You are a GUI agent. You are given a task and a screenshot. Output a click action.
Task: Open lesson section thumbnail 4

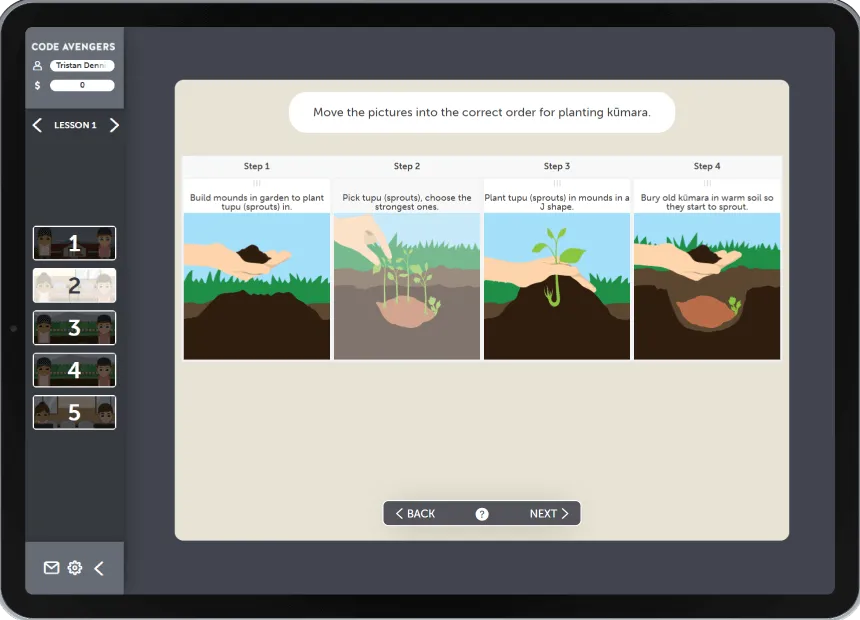(x=74, y=370)
